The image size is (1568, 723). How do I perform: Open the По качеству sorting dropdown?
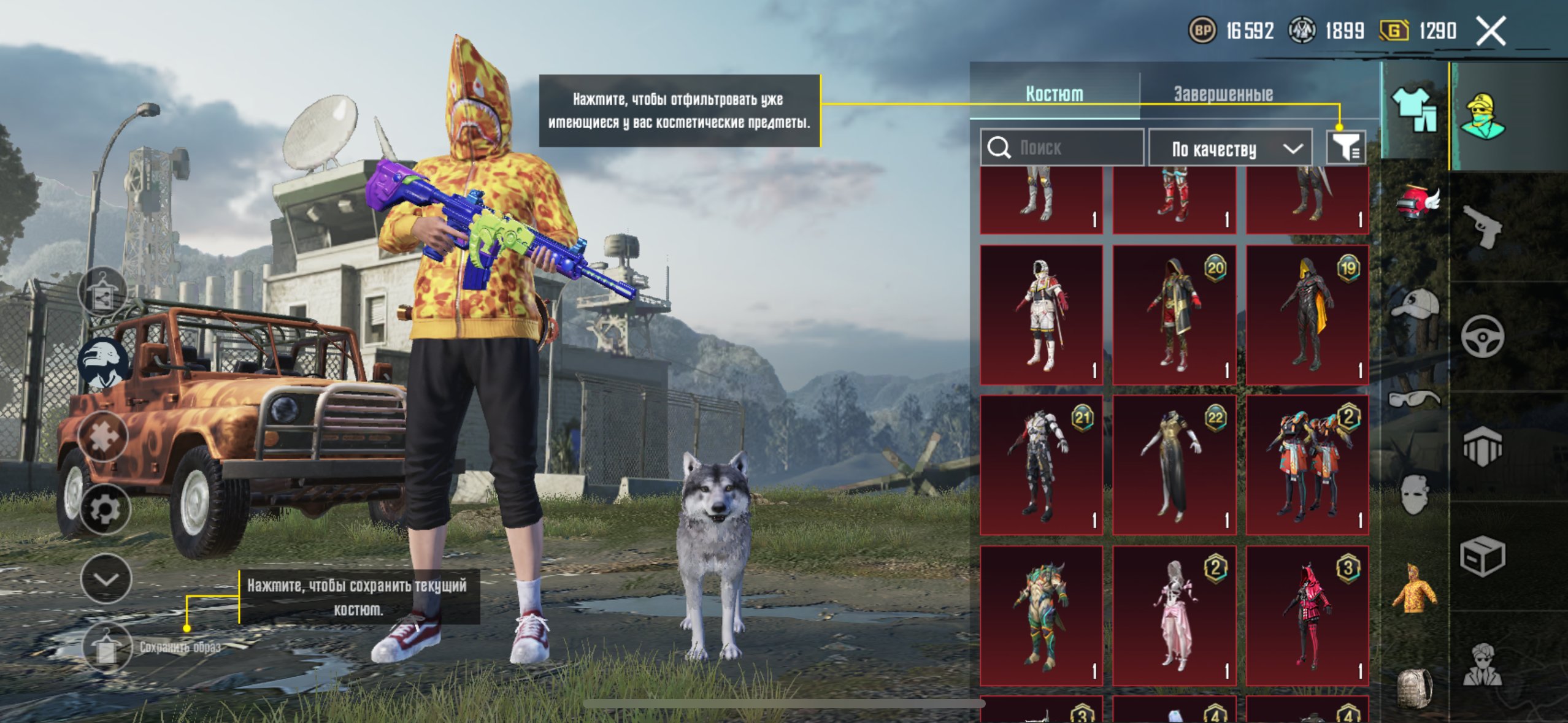(x=1231, y=149)
